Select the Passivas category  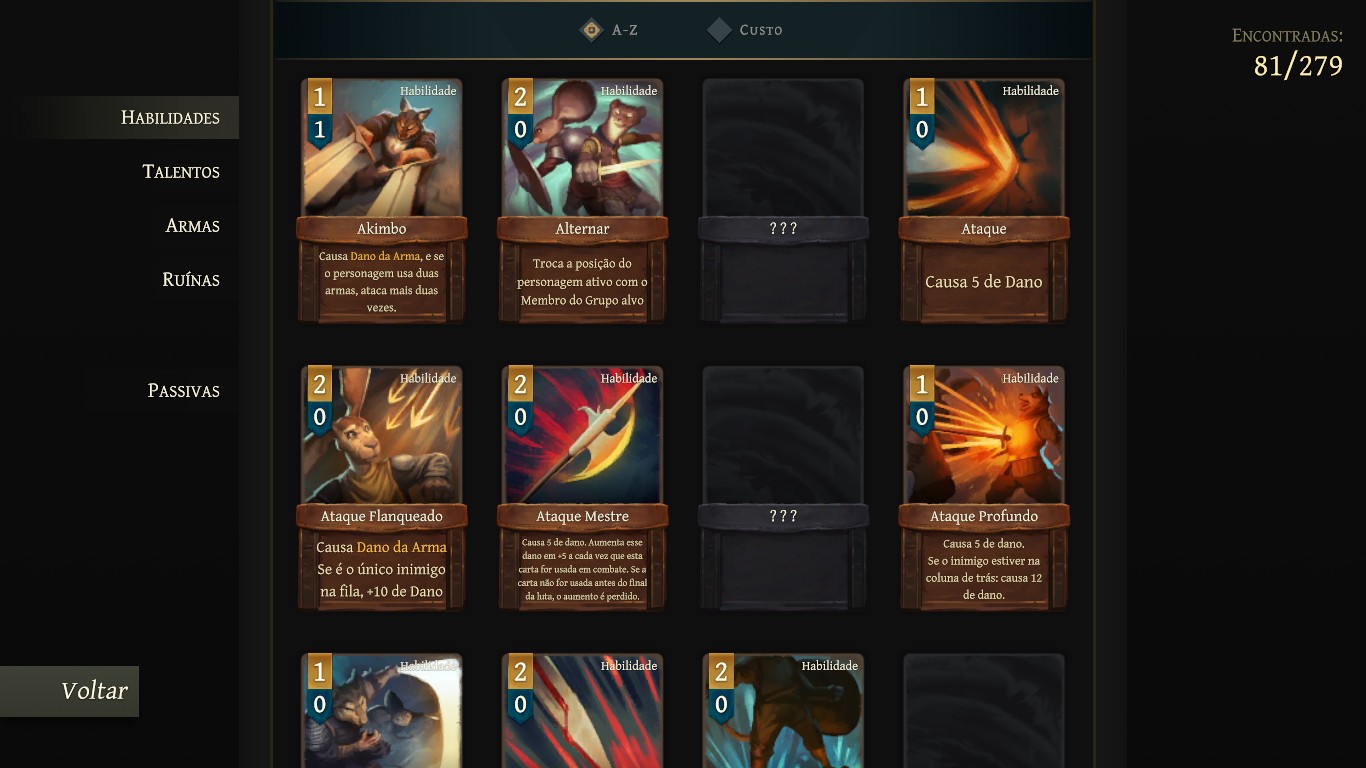pos(182,390)
